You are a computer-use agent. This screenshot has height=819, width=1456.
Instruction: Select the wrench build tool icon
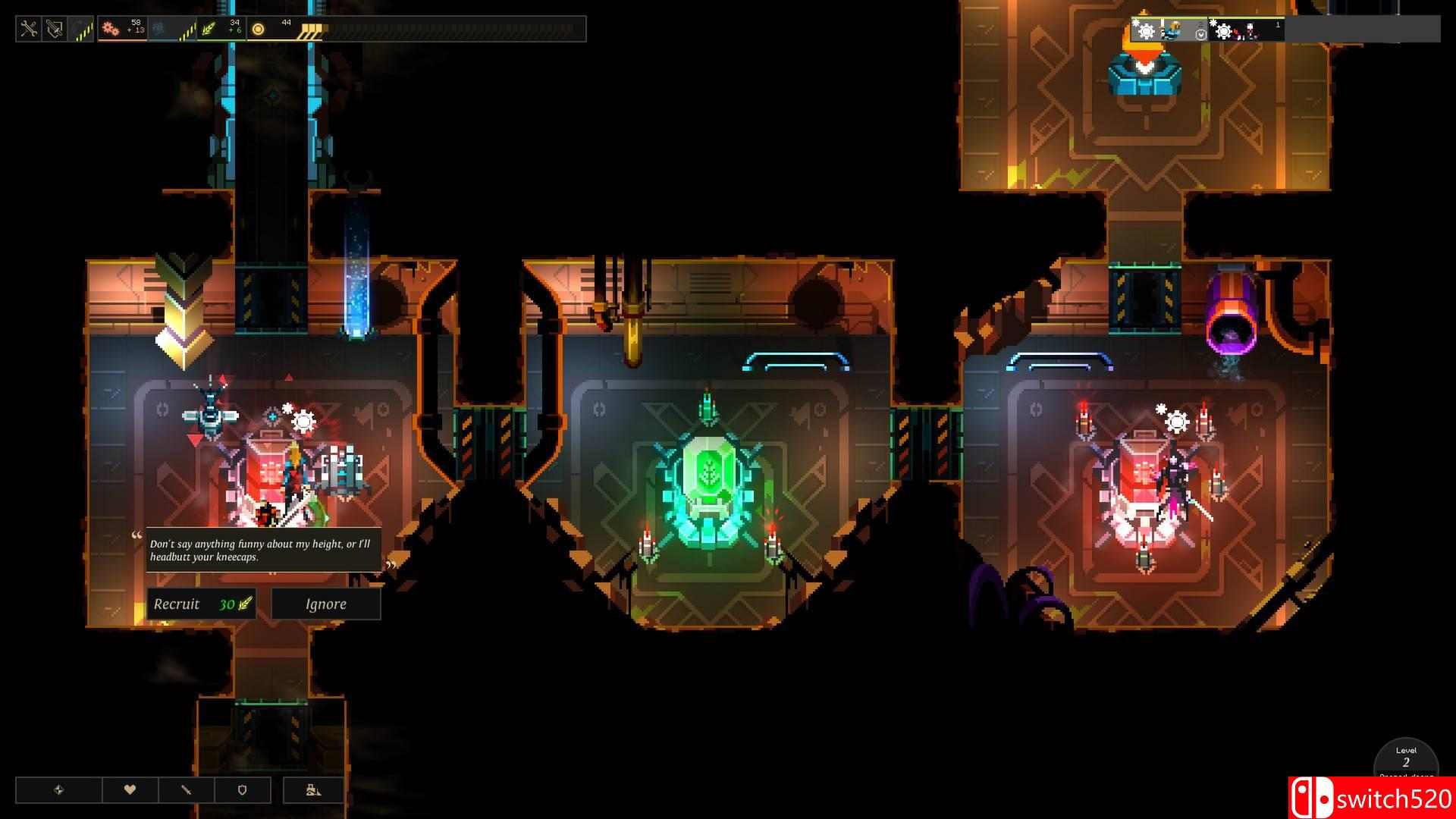(29, 29)
